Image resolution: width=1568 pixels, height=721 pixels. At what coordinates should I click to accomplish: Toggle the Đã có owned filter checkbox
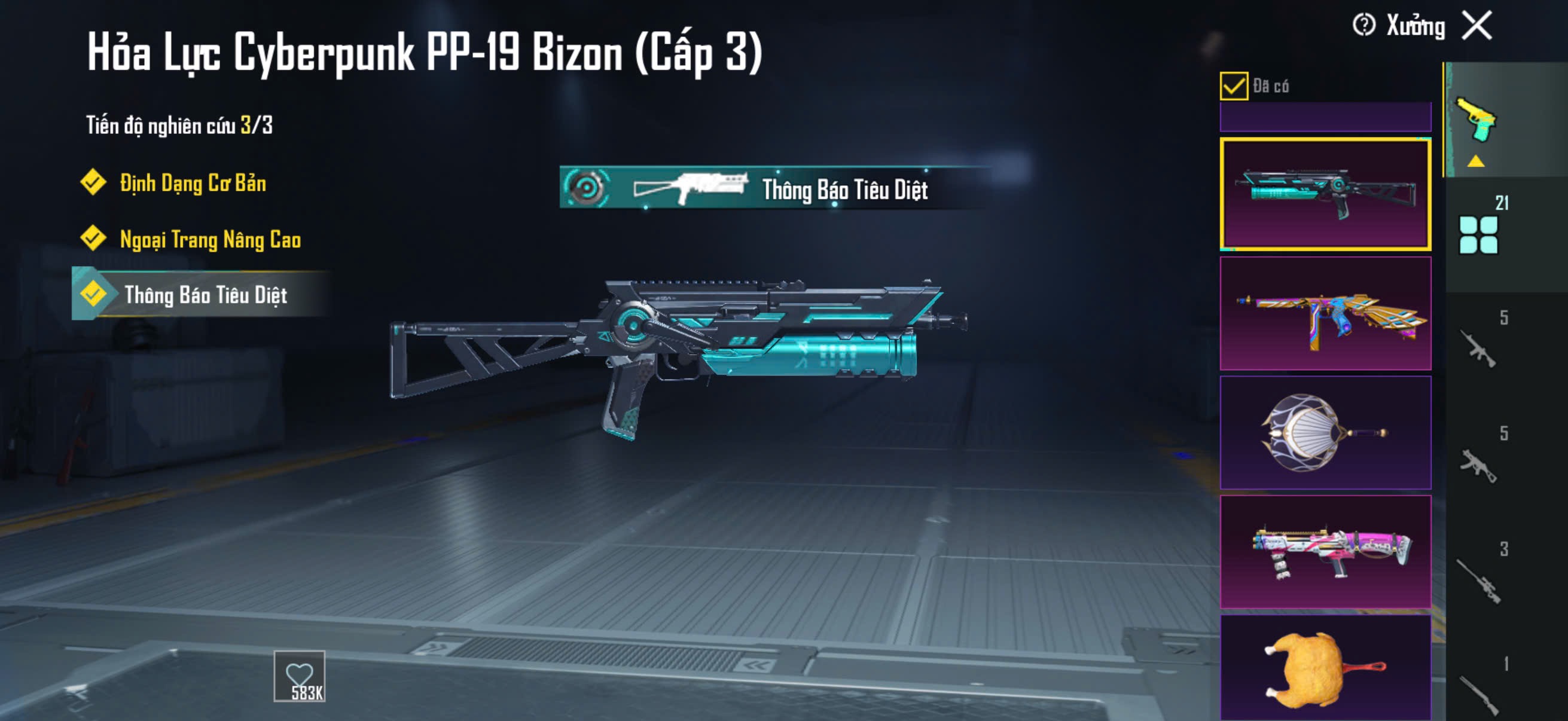(1233, 85)
